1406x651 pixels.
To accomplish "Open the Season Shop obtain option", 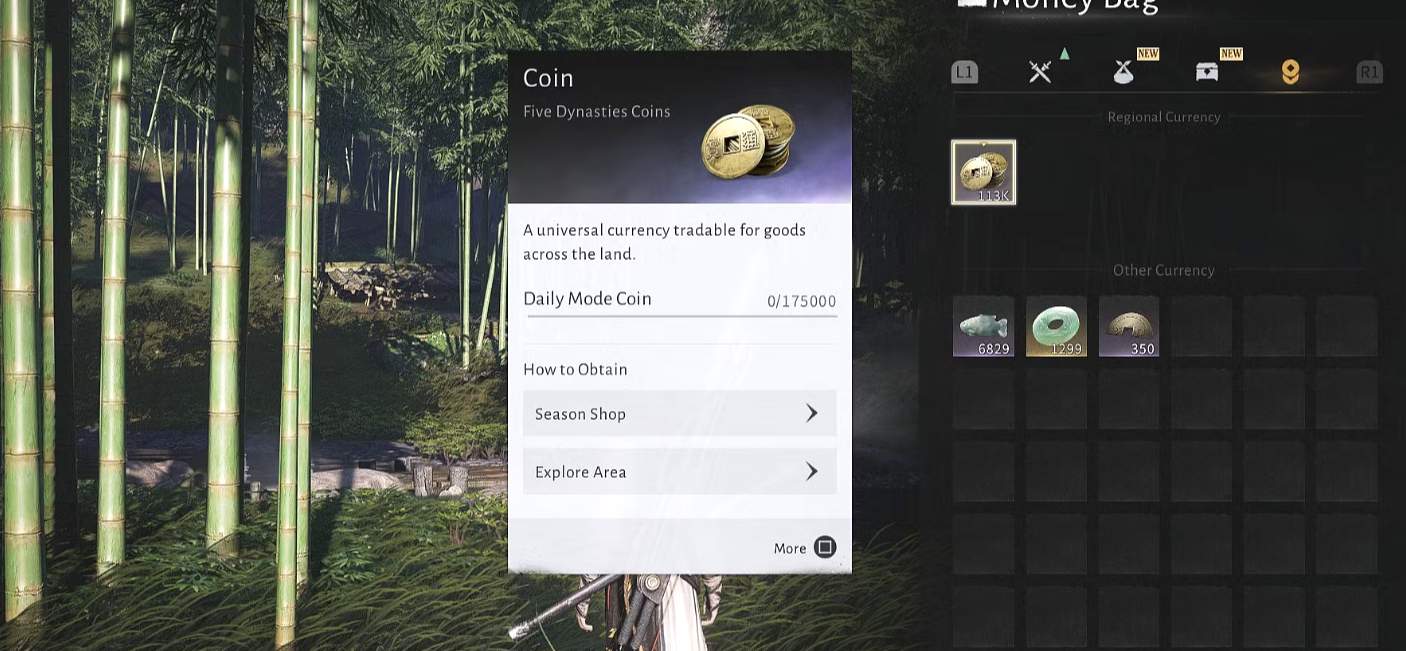I will (679, 413).
